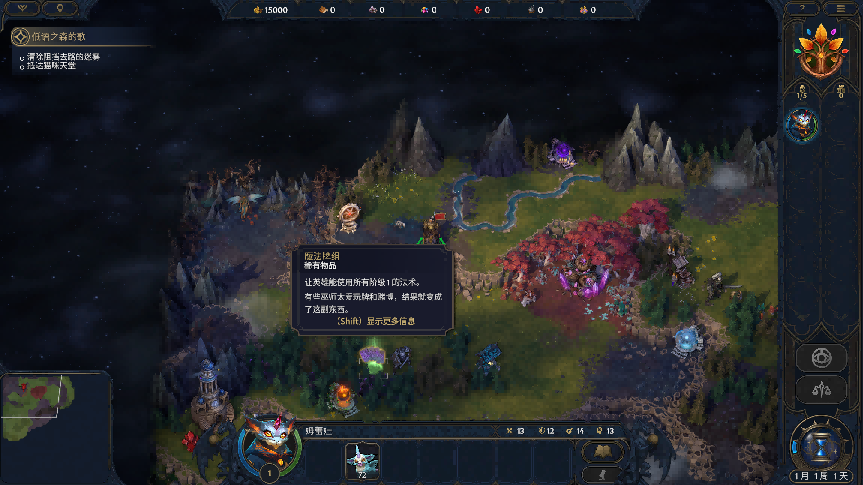Select the hero portrait in the side list
Screen dimensions: 863x485
tap(801, 124)
